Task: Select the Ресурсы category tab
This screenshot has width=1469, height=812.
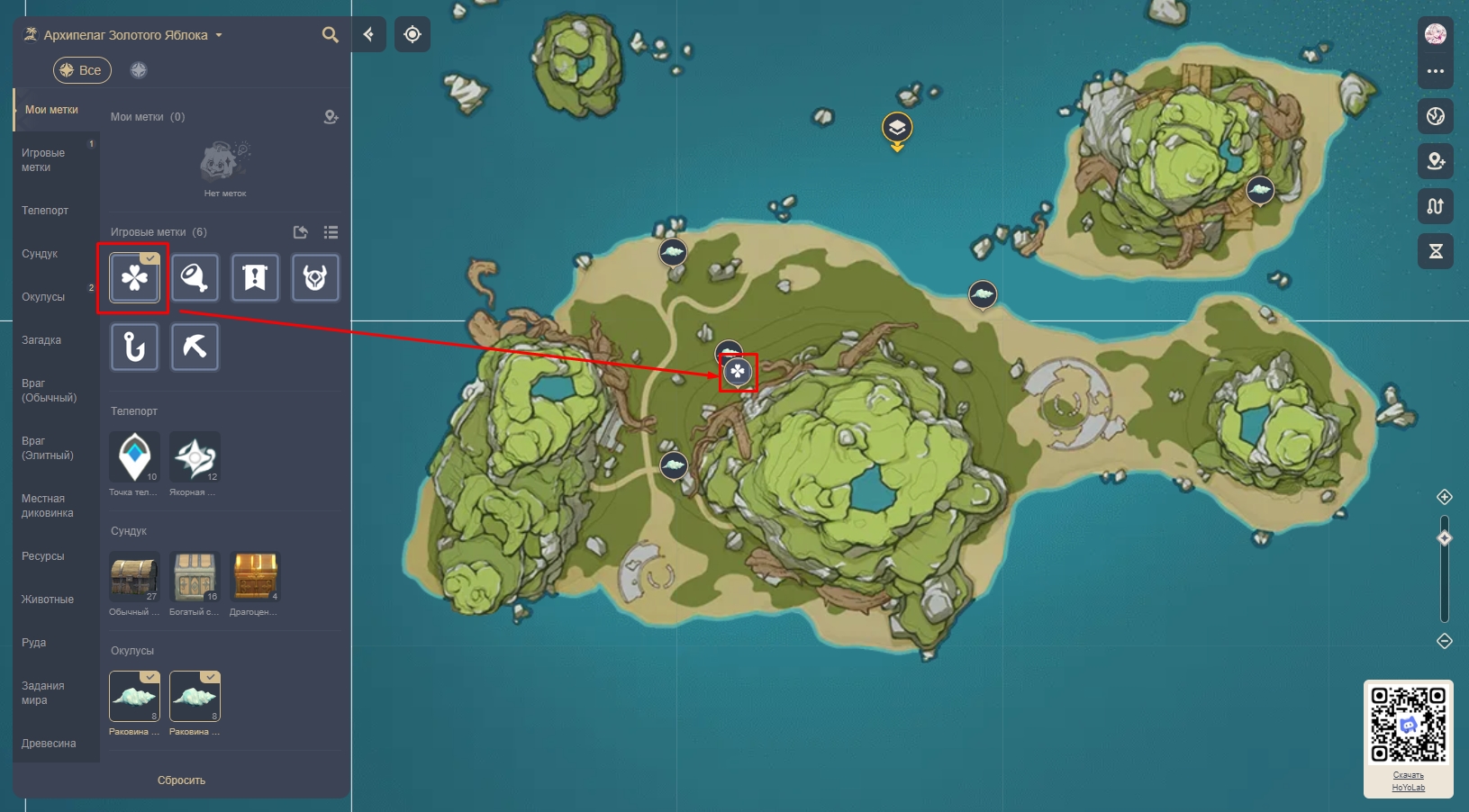Action: (43, 556)
